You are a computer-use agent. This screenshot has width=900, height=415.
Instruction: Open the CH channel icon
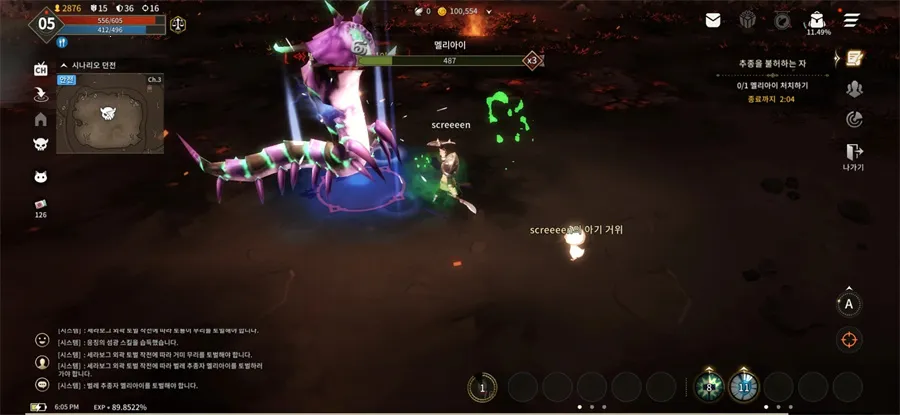41,69
